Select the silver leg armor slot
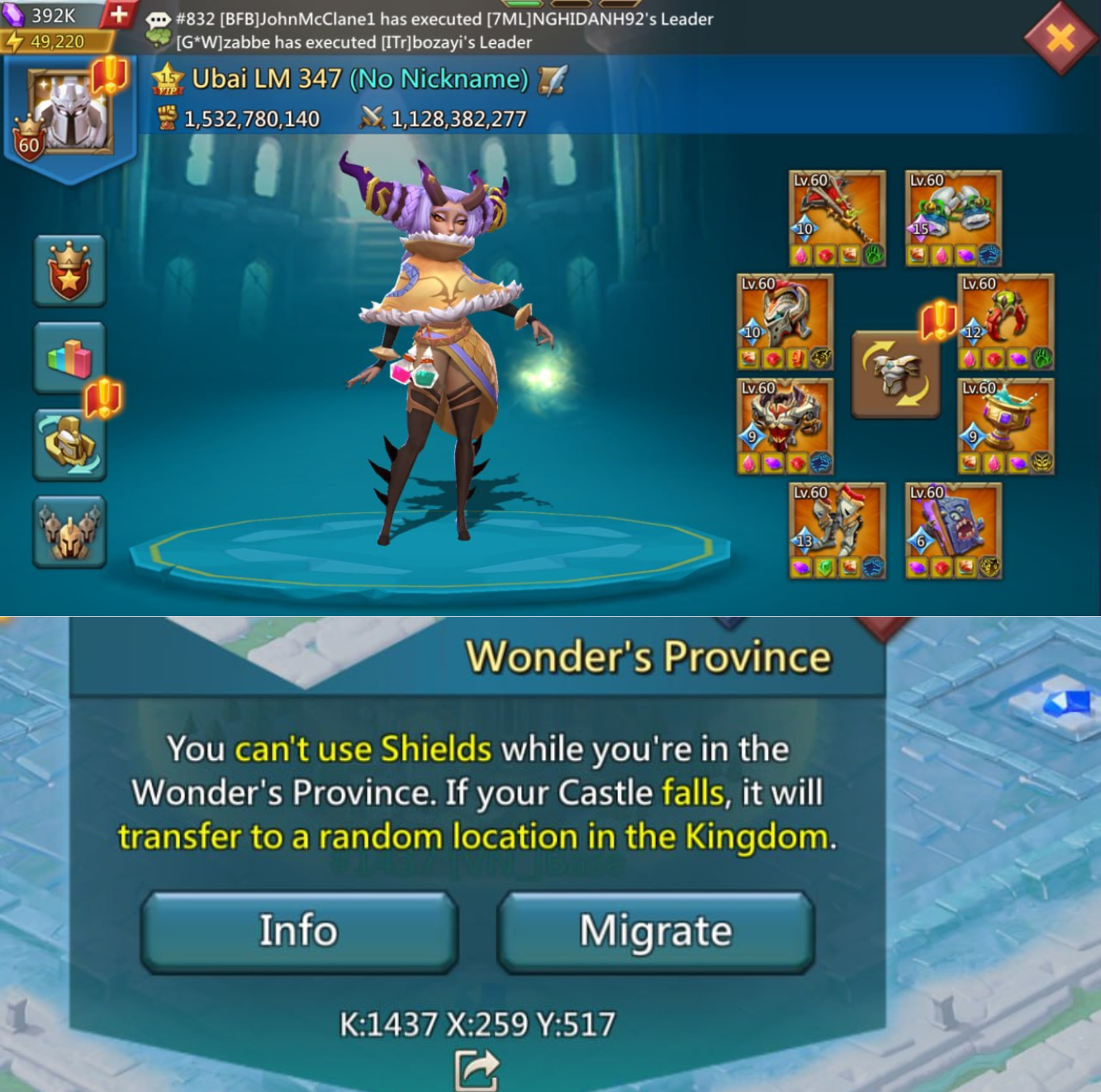1101x1092 pixels. pyautogui.click(x=837, y=530)
